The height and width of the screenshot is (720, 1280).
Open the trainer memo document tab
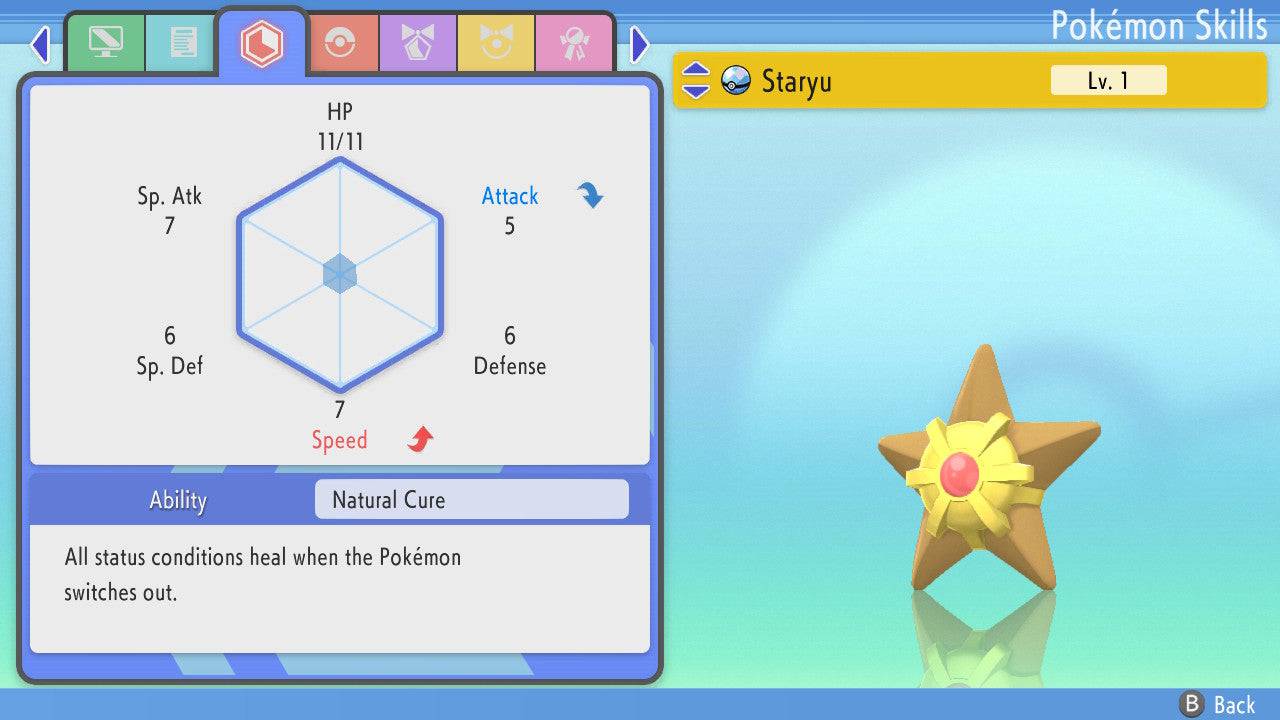(183, 42)
